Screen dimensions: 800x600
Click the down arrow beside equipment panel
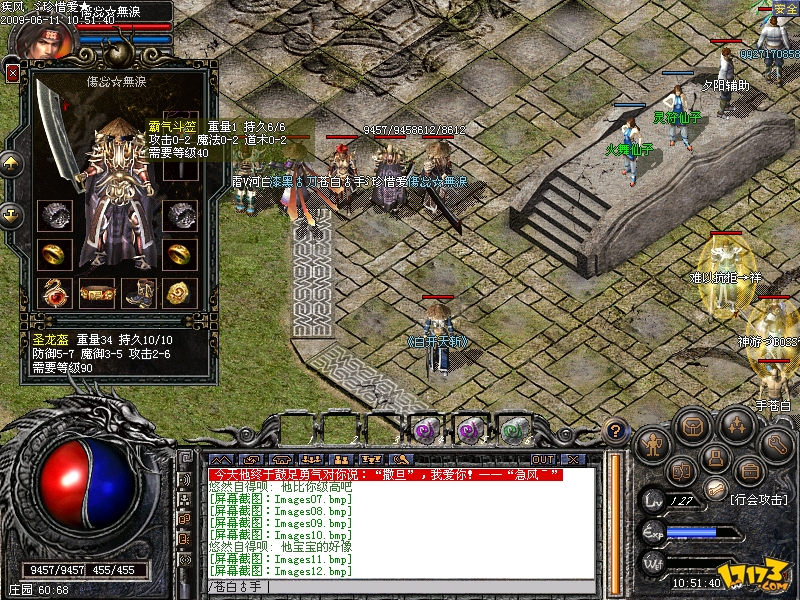pos(12,213)
